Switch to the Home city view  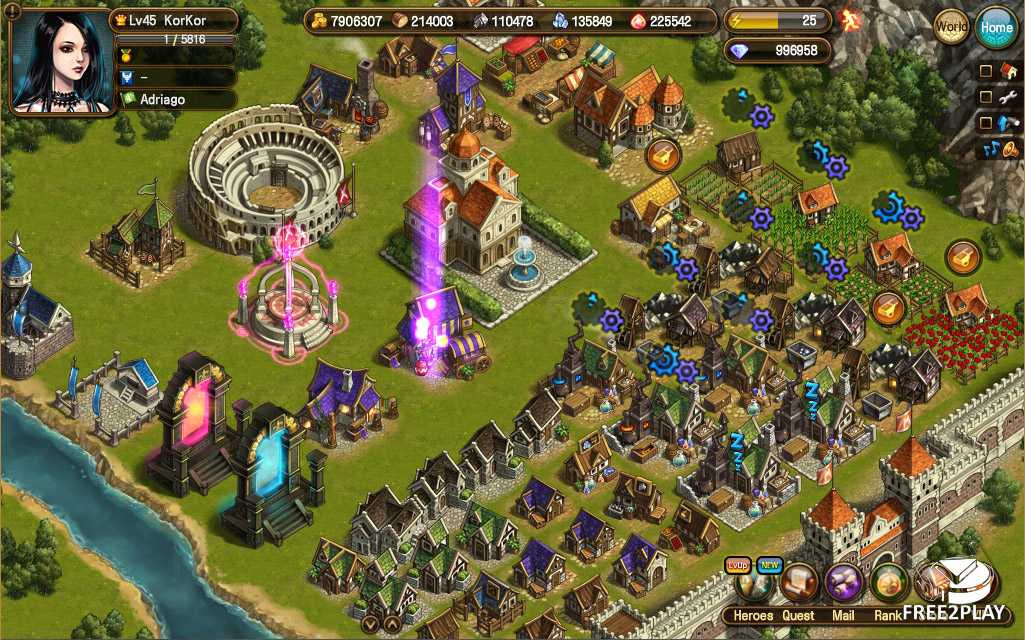pos(996,27)
